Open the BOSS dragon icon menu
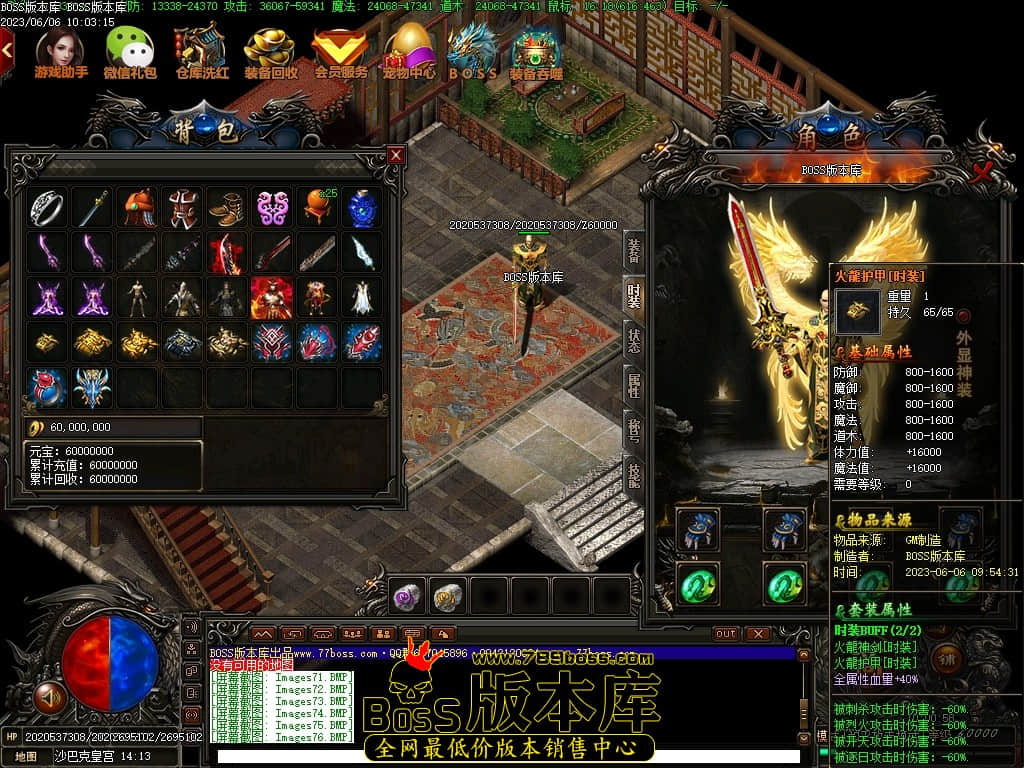The width and height of the screenshot is (1024, 768). point(472,52)
